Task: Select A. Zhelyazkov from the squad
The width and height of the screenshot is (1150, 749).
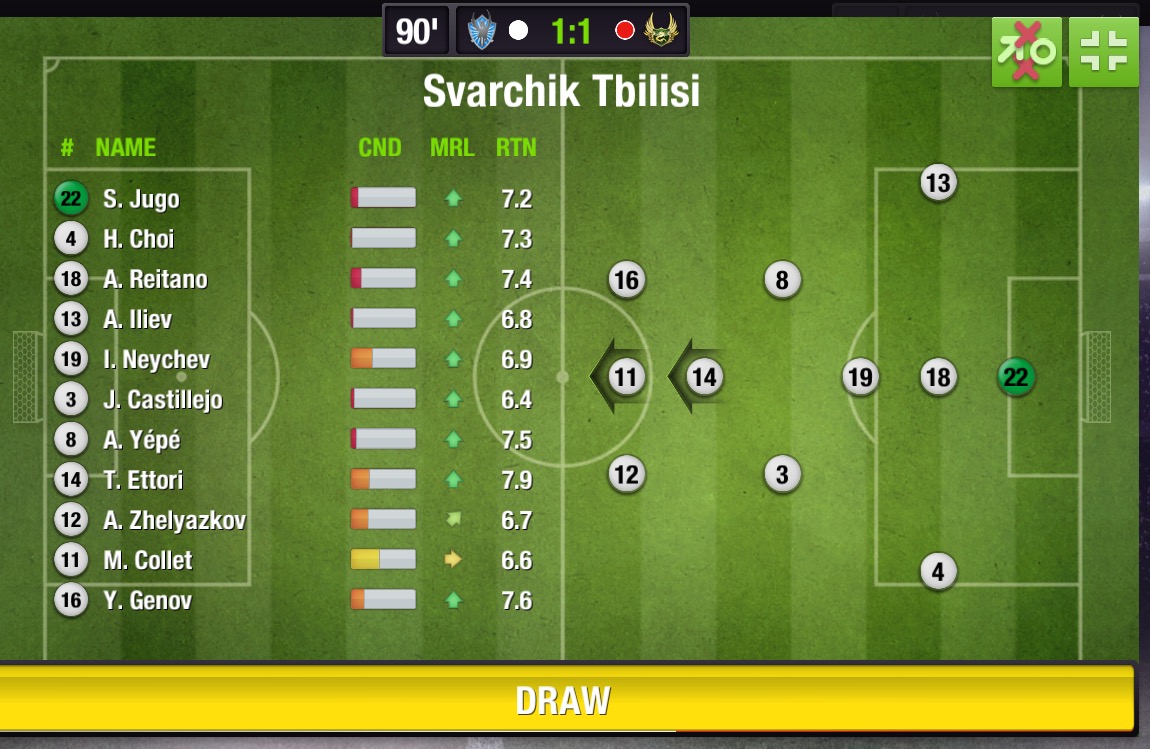Action: [x=174, y=520]
